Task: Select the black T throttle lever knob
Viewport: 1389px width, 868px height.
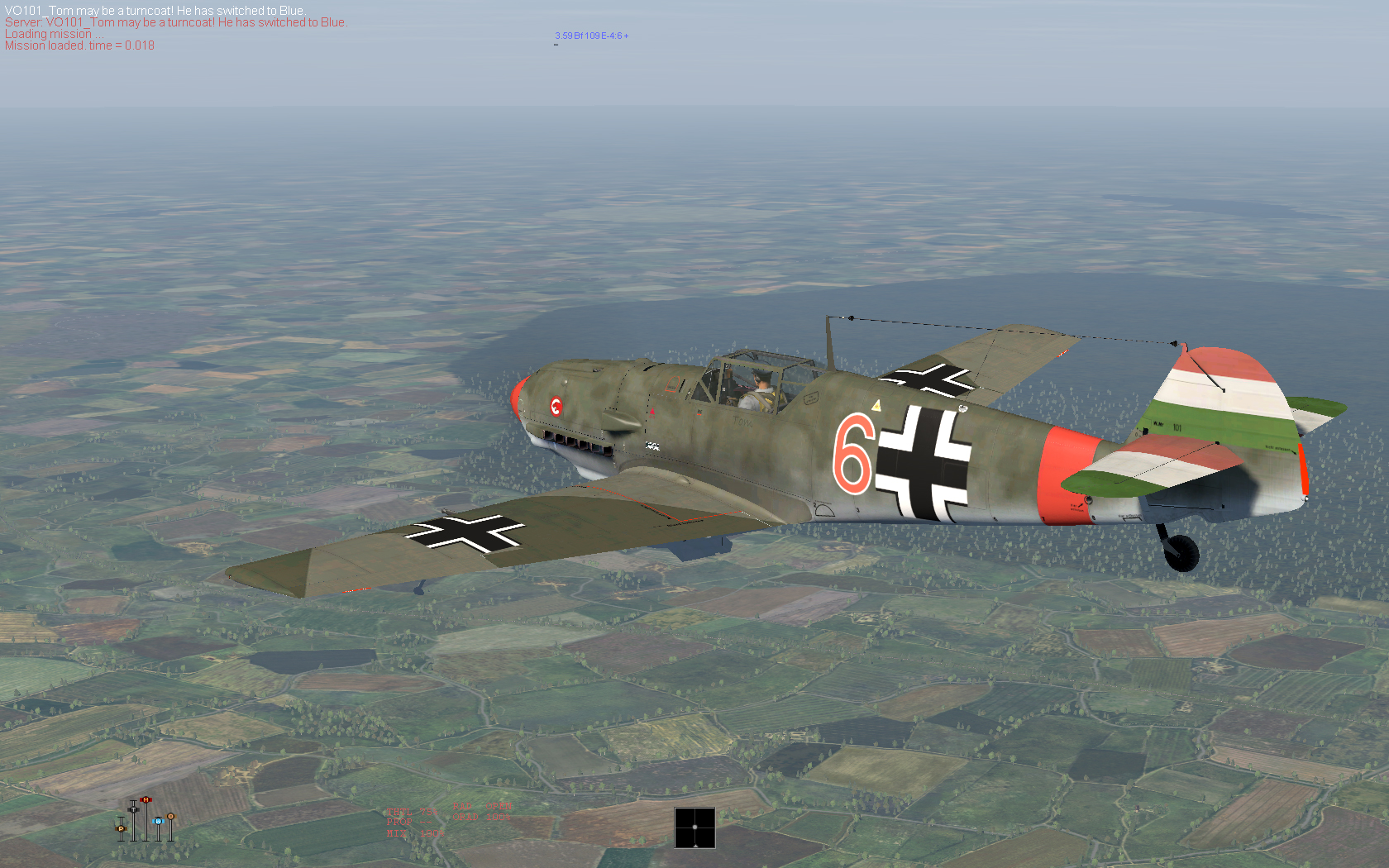Action: click(x=133, y=809)
